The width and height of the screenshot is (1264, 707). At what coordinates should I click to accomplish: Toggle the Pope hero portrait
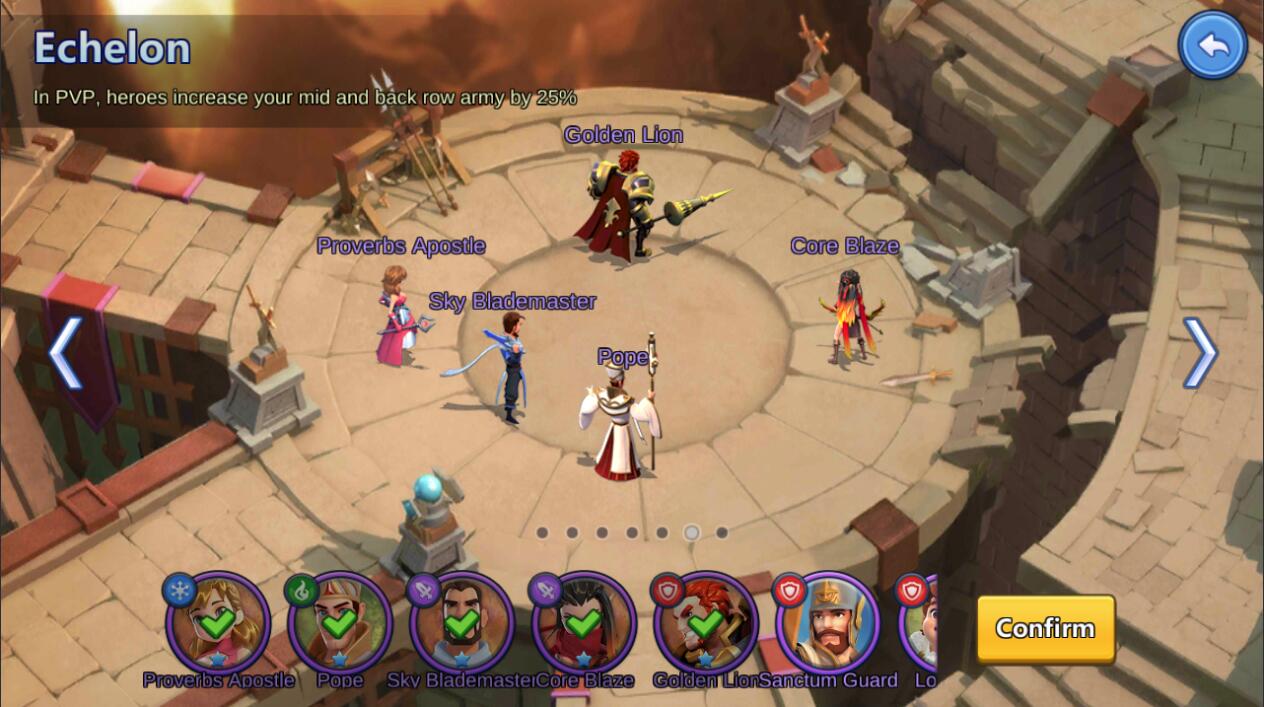339,623
